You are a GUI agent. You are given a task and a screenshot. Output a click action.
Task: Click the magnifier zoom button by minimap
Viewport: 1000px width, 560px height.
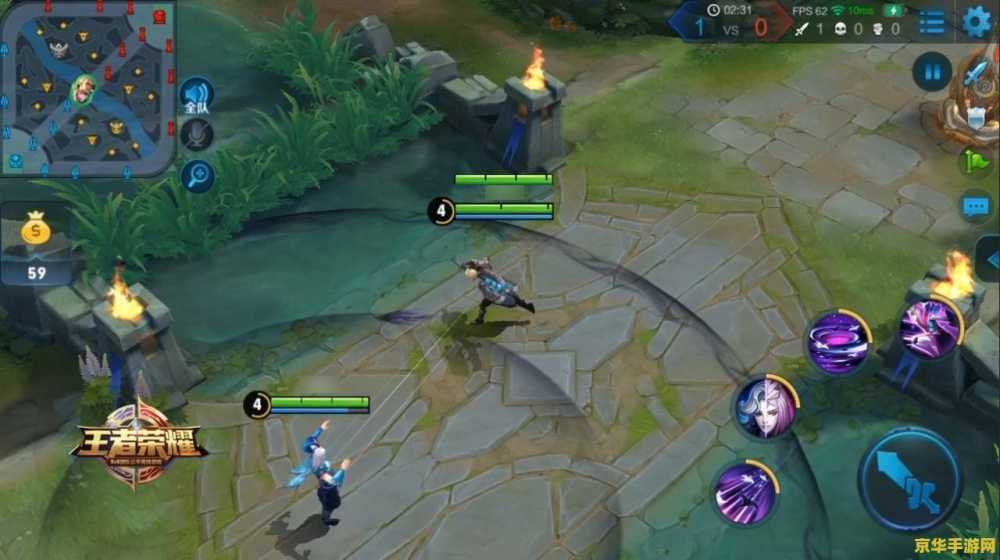(x=196, y=175)
